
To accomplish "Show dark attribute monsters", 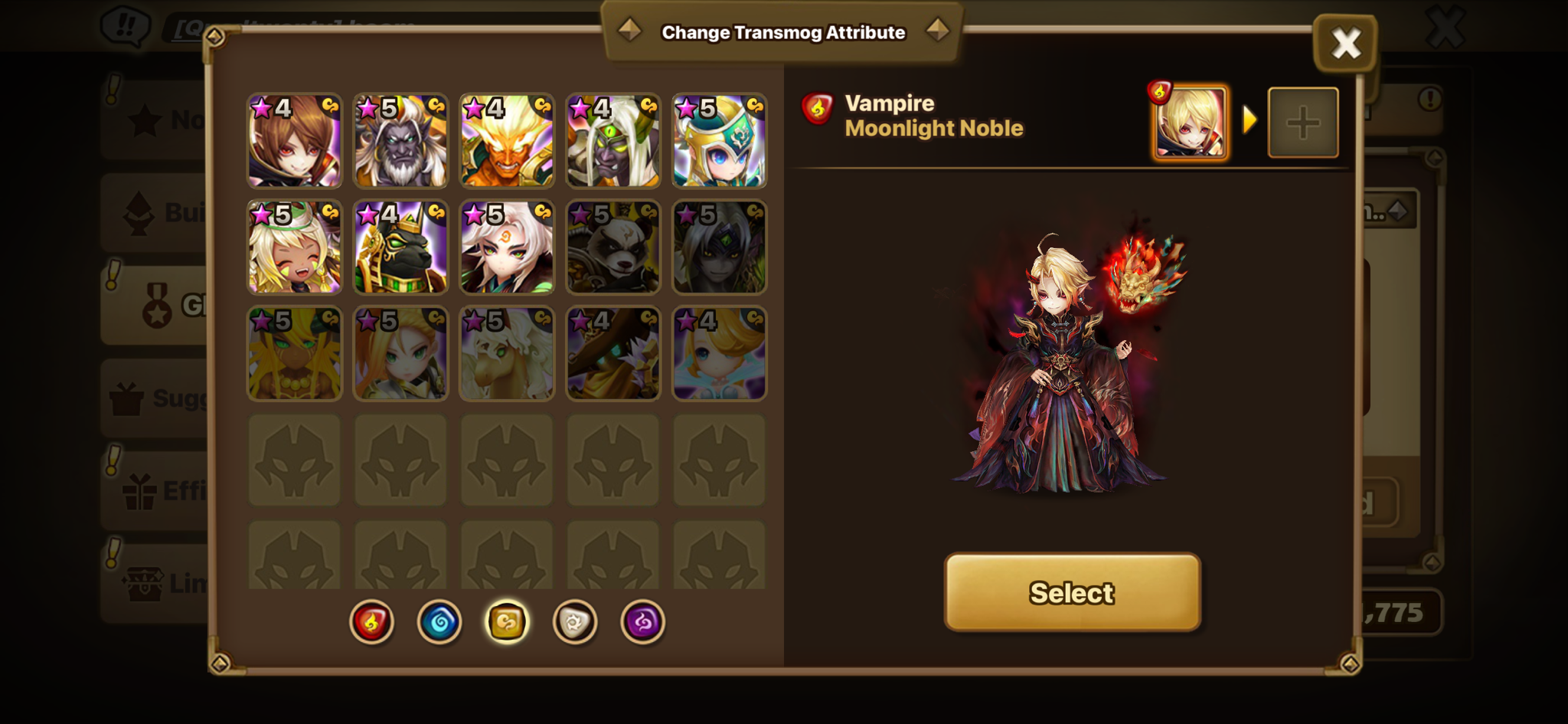I will (642, 621).
